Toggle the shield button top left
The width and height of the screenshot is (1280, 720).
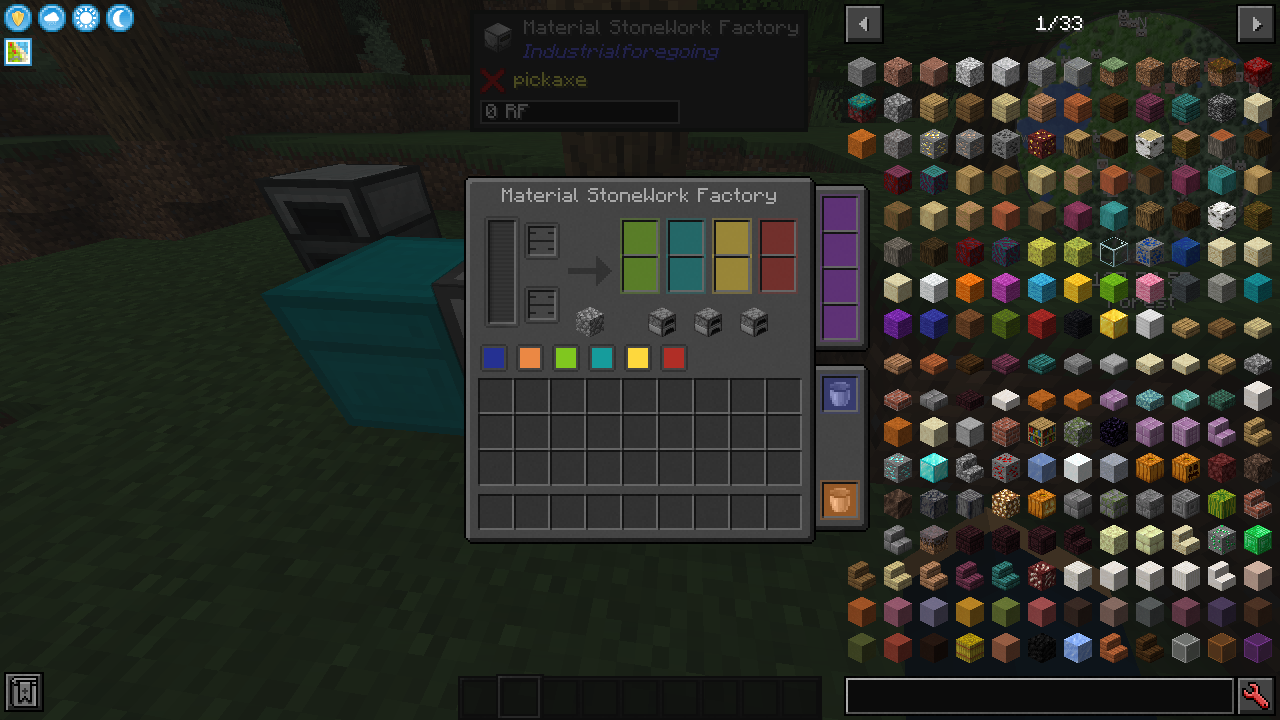coord(17,17)
